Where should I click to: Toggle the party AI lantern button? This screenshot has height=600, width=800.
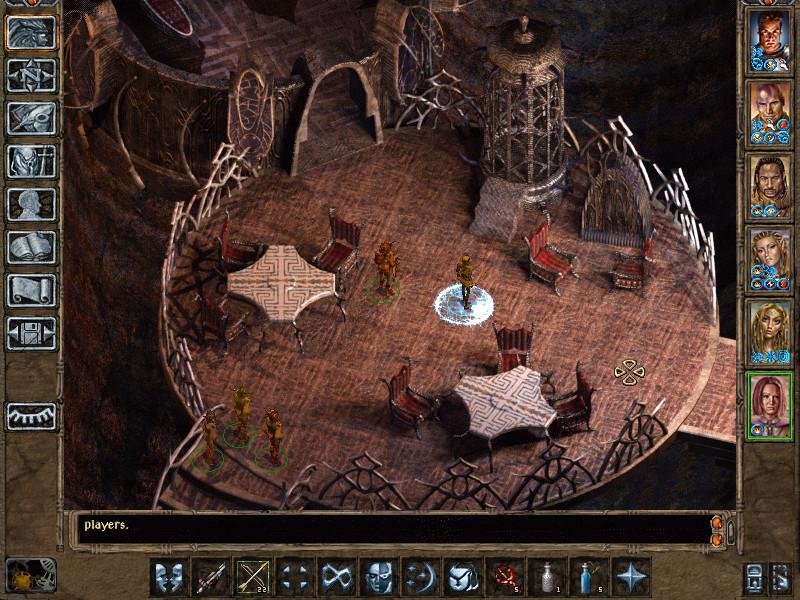click(x=753, y=578)
